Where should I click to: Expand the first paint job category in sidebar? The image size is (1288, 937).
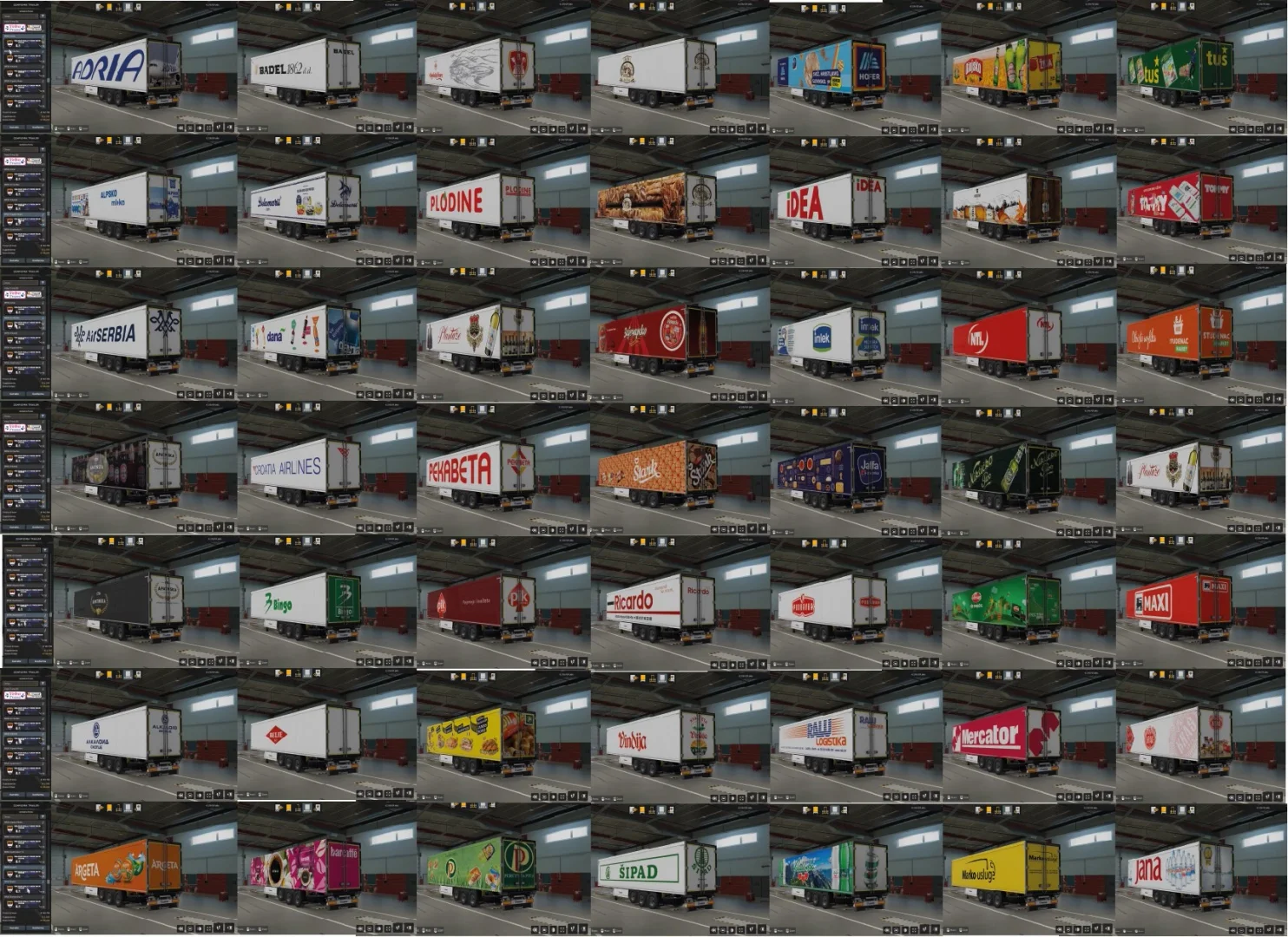point(43,21)
